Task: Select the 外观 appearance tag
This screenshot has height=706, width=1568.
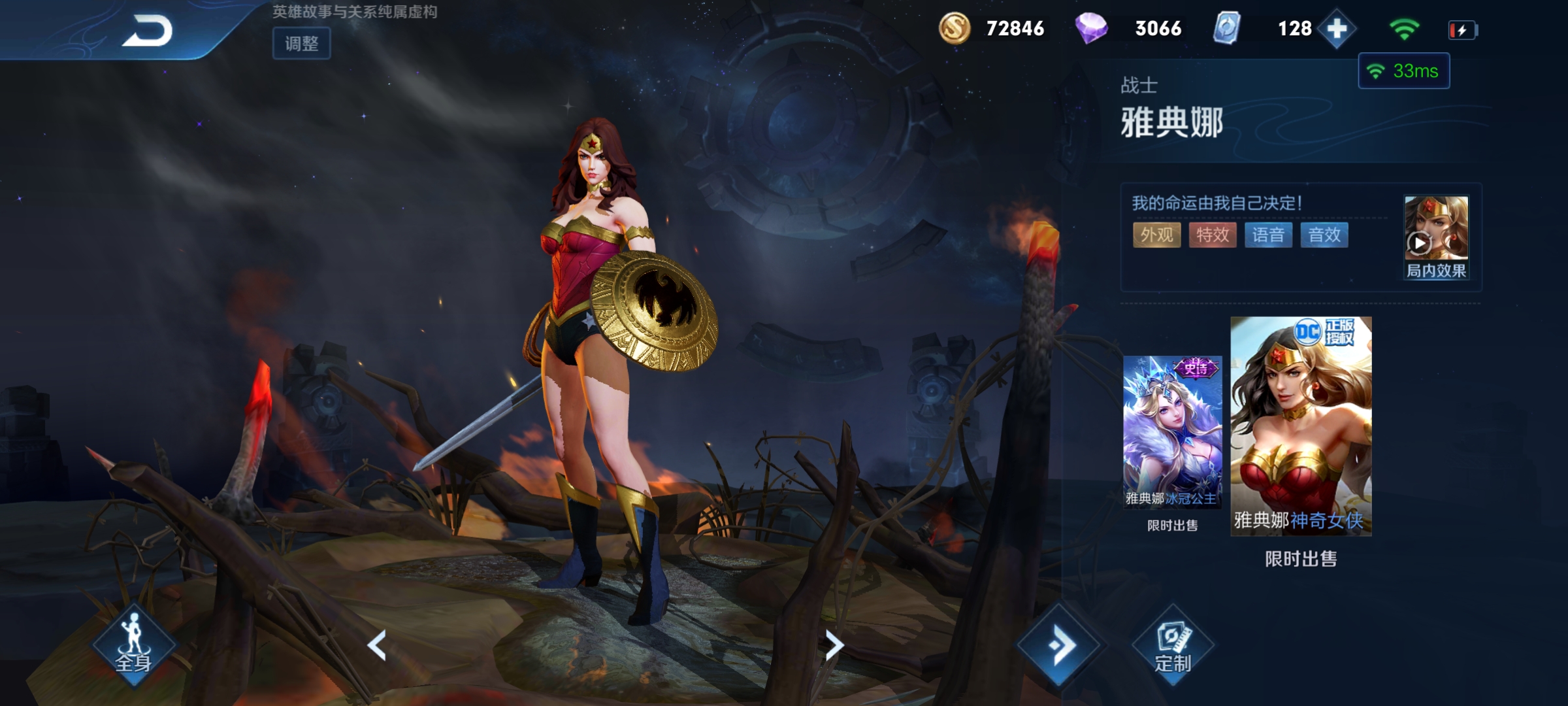Action: point(1156,235)
